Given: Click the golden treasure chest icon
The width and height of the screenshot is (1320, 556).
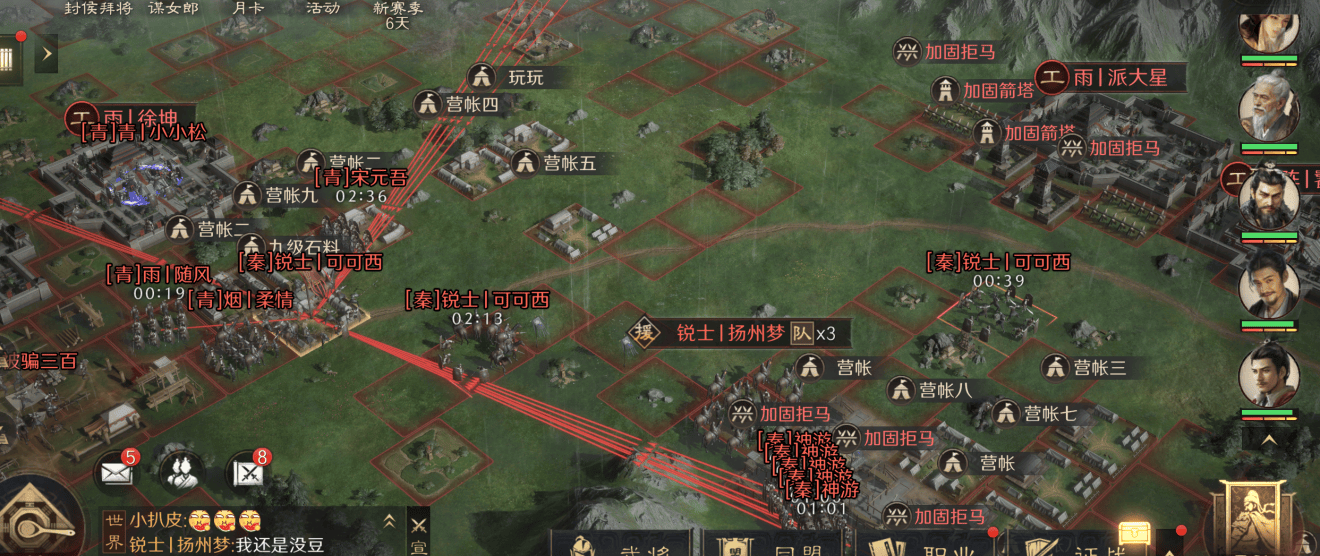Looking at the screenshot, I should 1136,536.
